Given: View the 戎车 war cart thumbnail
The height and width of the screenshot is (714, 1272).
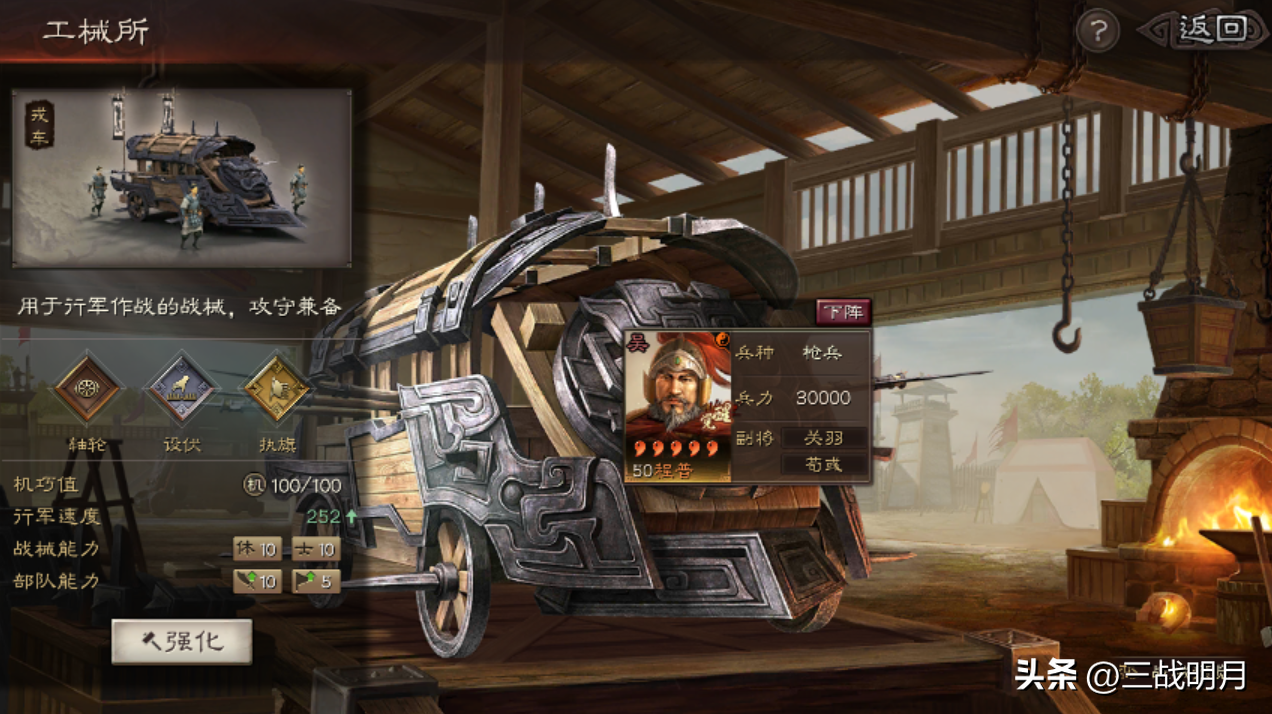Looking at the screenshot, I should coord(182,178).
